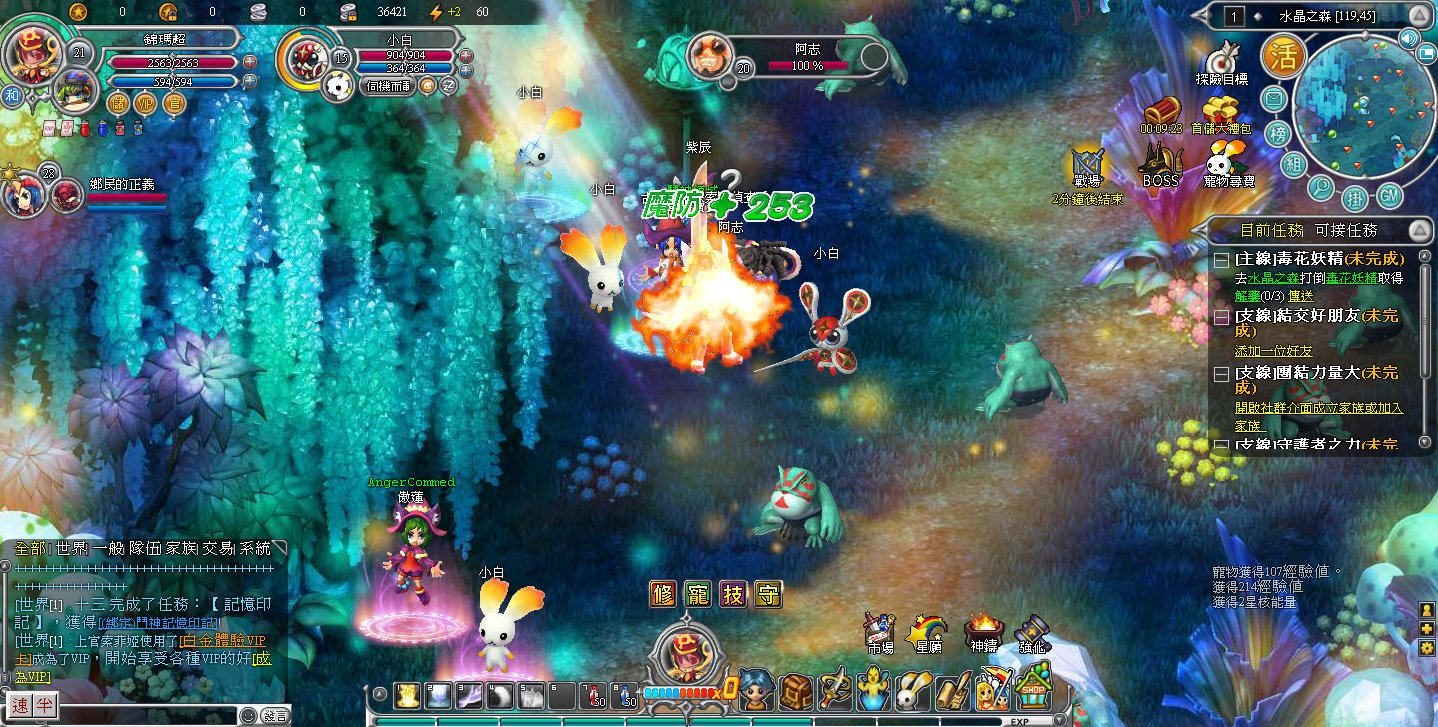Screen dimensions: 1438x727
Task: Open the 強化 enhancement hammer icon
Action: click(1031, 632)
